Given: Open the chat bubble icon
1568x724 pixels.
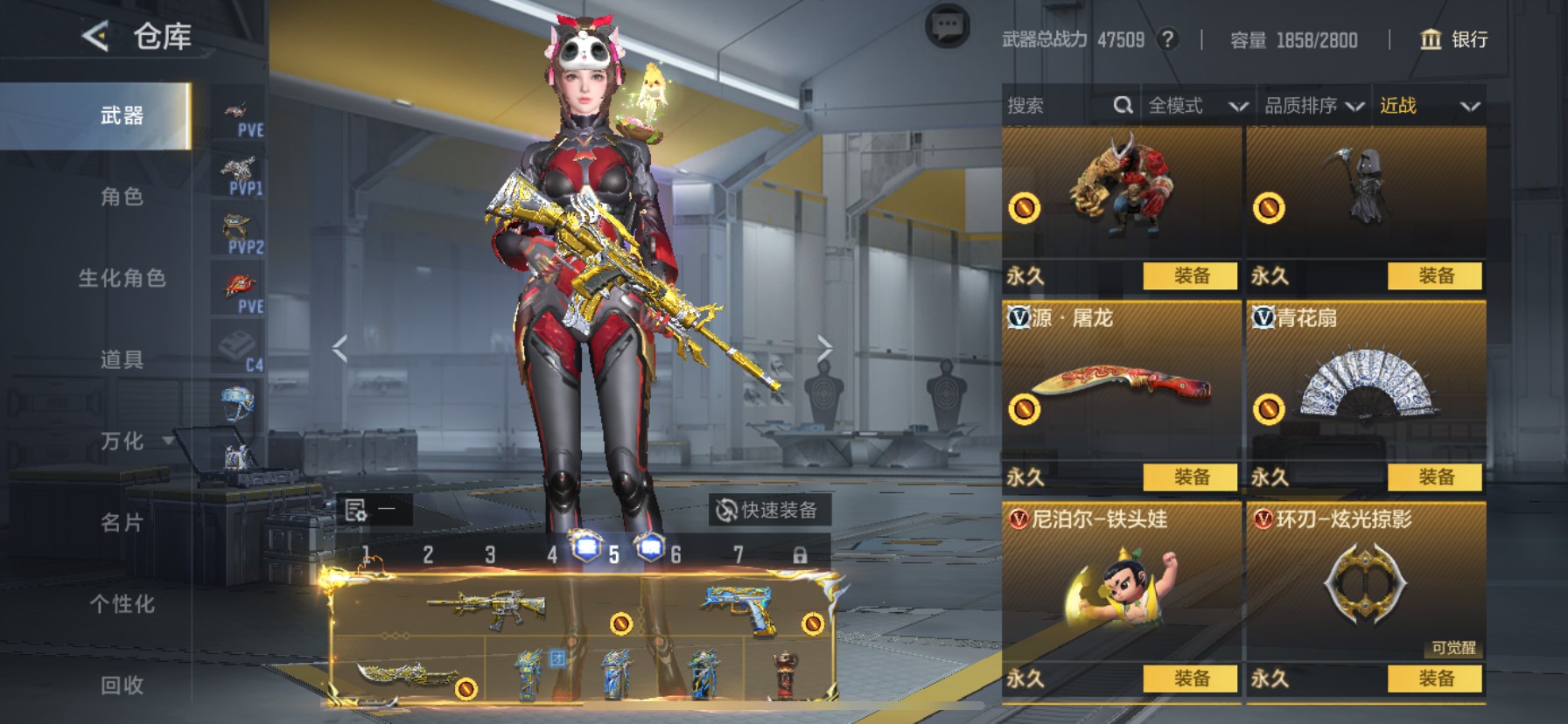Looking at the screenshot, I should [x=947, y=27].
